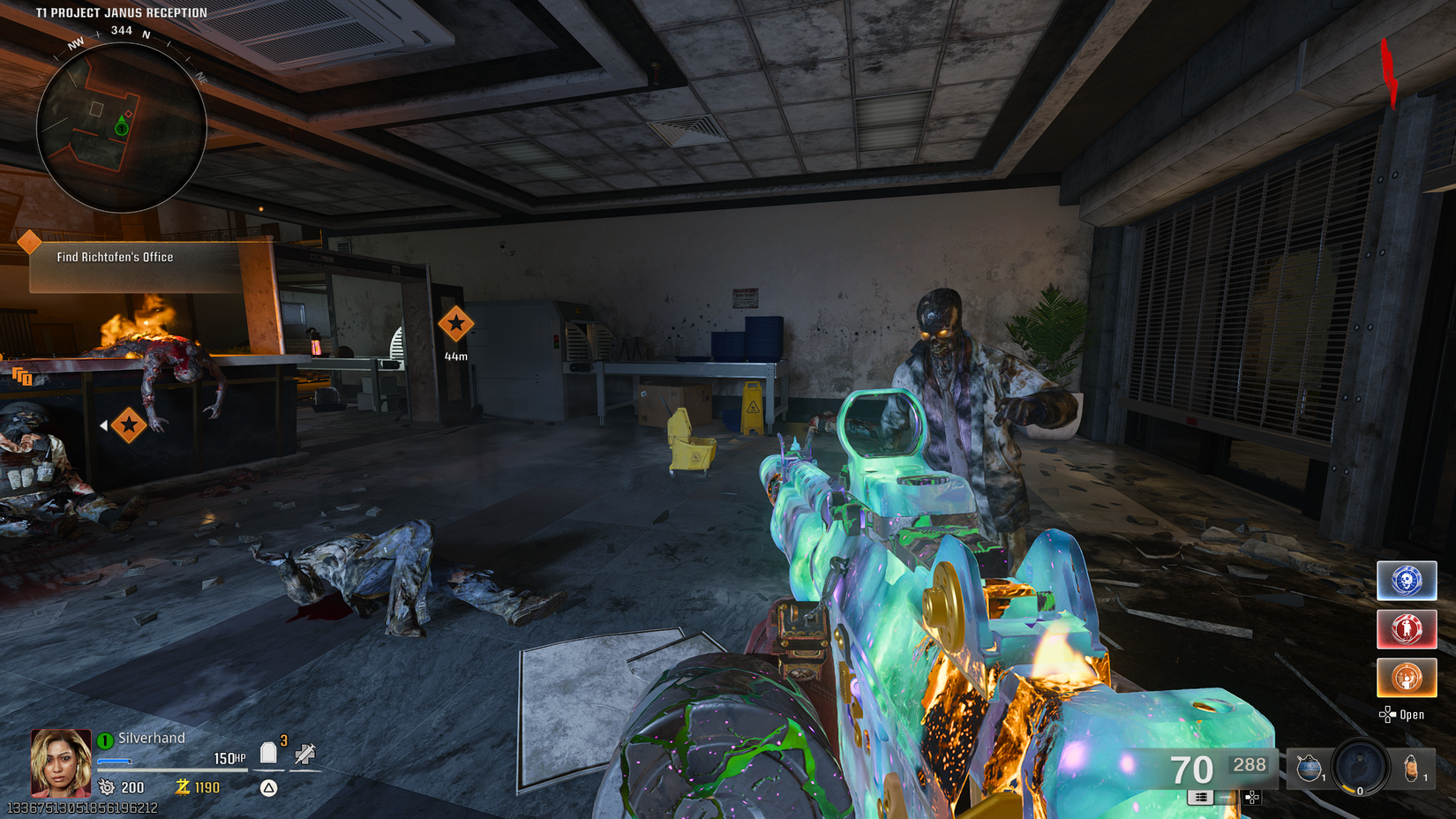
Task: Click the syringe self-revive icon
Action: tap(305, 752)
